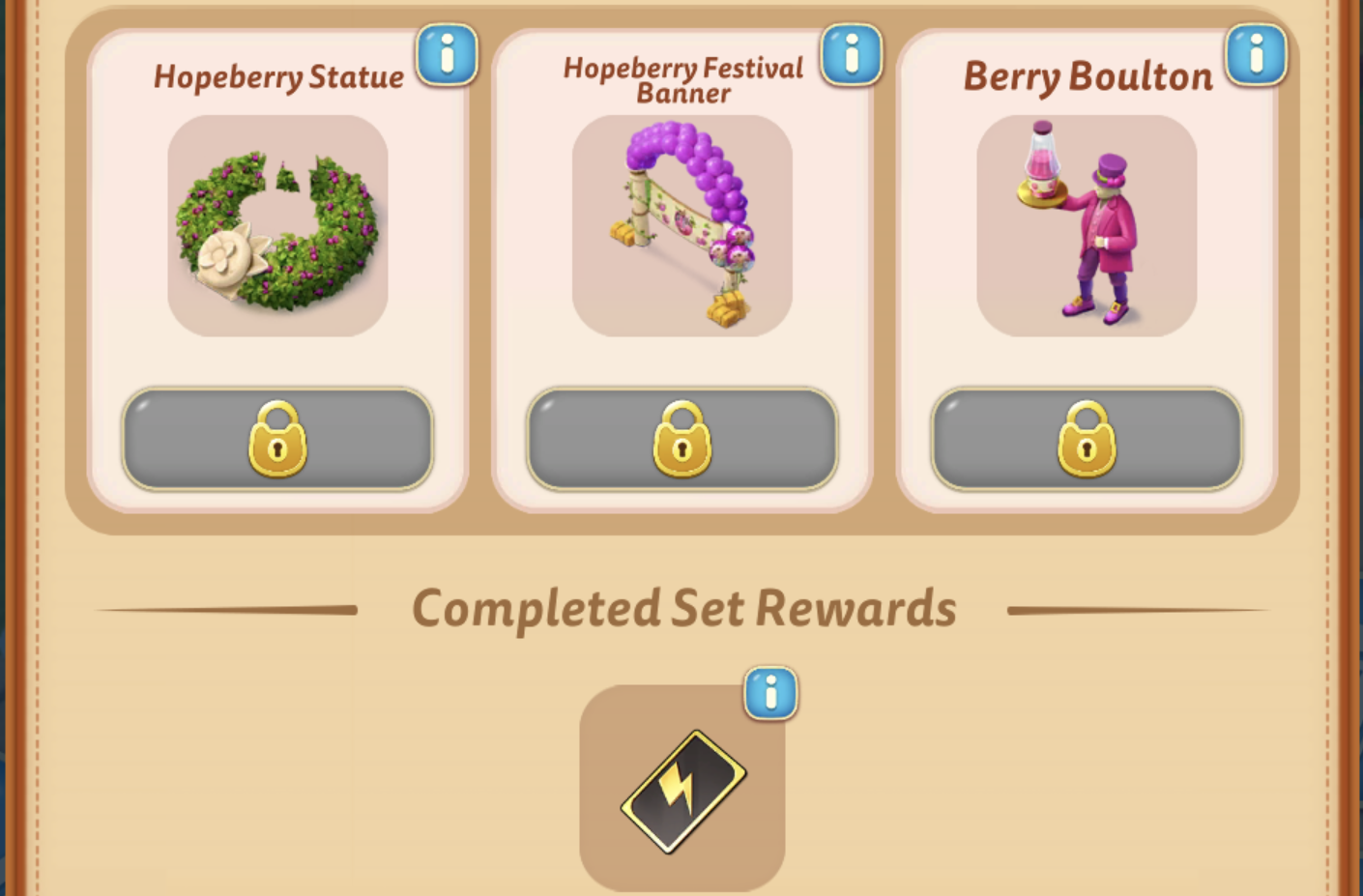Select the Hopeberry Statue title
The width and height of the screenshot is (1363, 896).
[277, 77]
